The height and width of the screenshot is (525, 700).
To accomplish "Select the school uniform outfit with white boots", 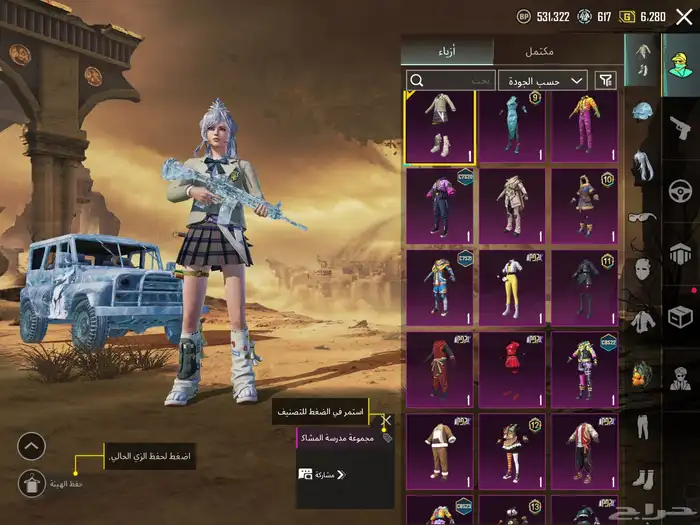I will point(440,127).
